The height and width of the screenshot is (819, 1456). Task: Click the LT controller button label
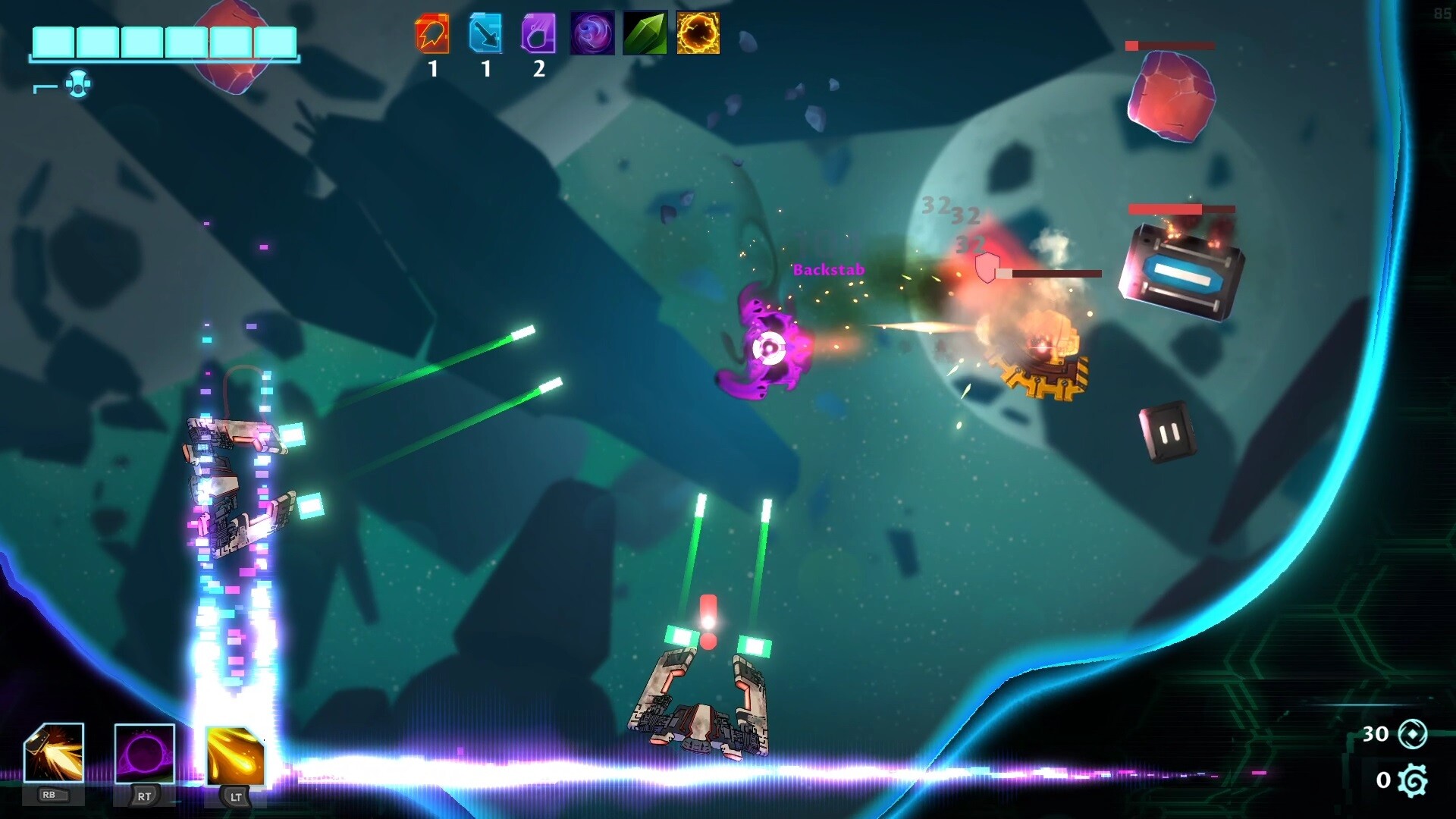[235, 798]
